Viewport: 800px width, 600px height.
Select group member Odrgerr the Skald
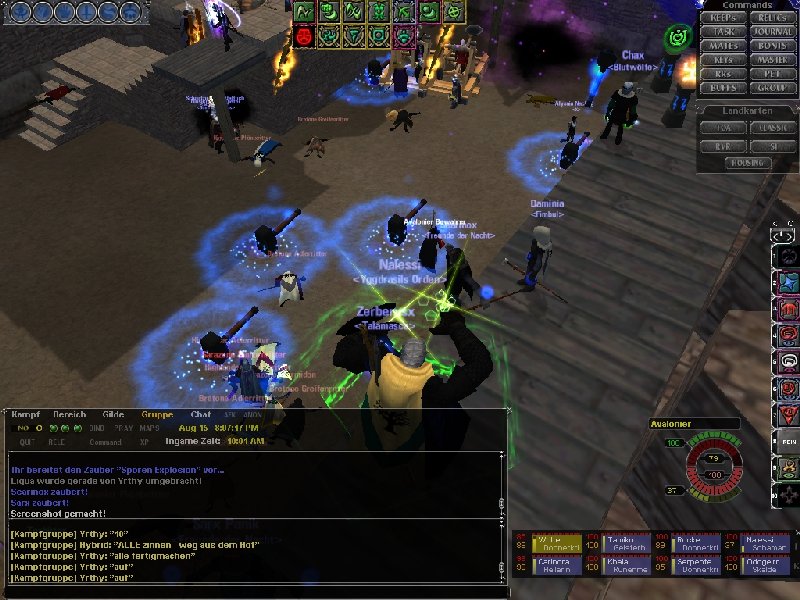tap(766, 566)
